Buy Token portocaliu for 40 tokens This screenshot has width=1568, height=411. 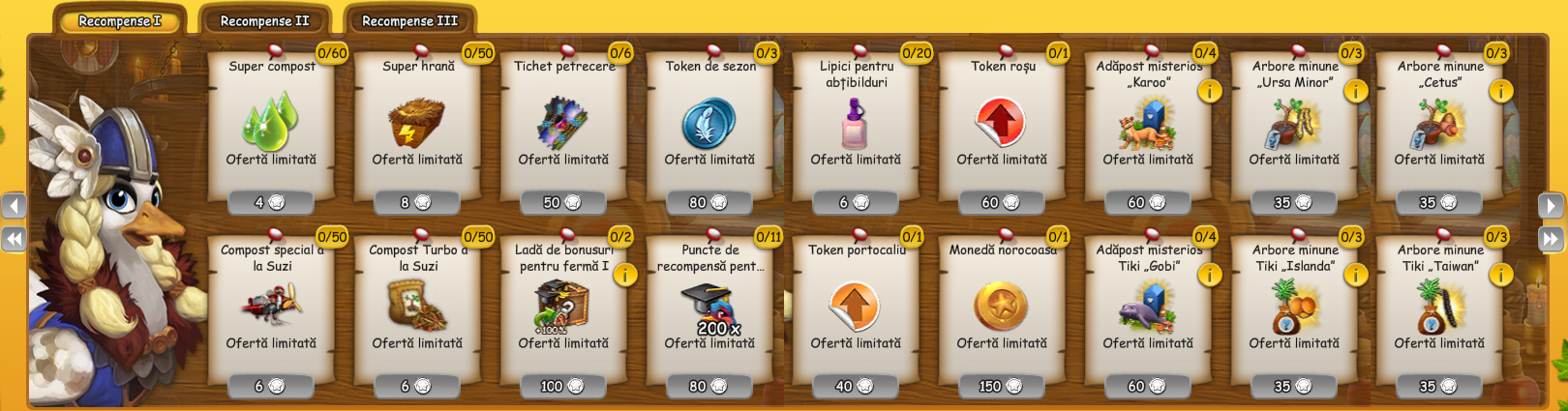(x=856, y=386)
